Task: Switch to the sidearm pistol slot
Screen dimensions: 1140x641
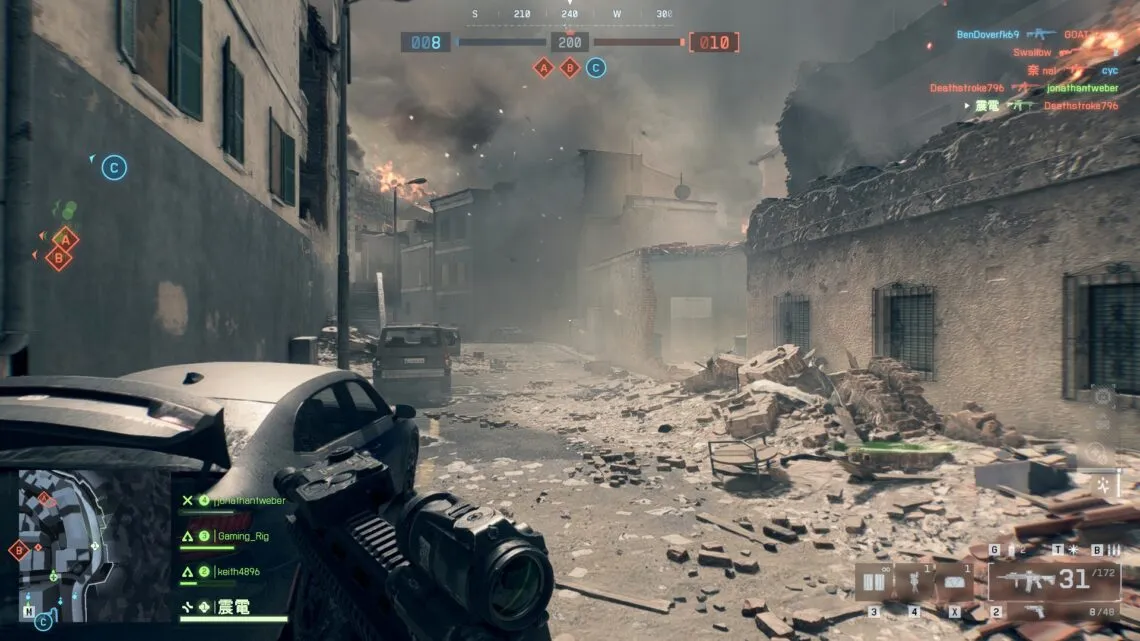Action: [x=1035, y=611]
